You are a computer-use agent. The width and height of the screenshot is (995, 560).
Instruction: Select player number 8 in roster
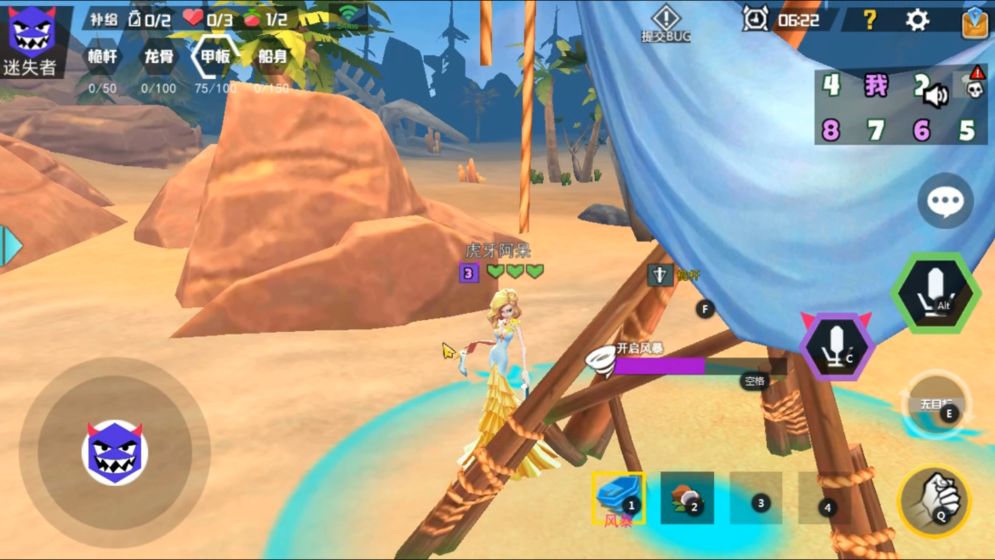click(x=831, y=130)
